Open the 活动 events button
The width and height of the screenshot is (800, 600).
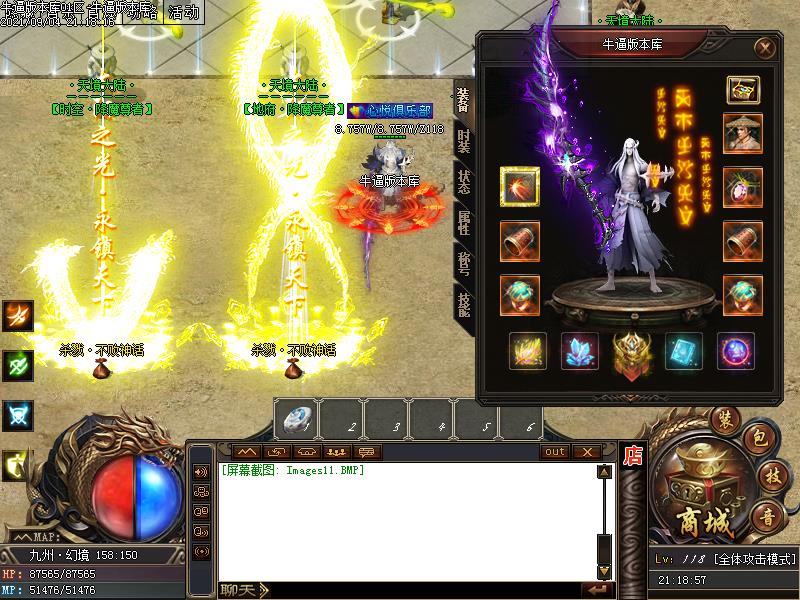184,13
